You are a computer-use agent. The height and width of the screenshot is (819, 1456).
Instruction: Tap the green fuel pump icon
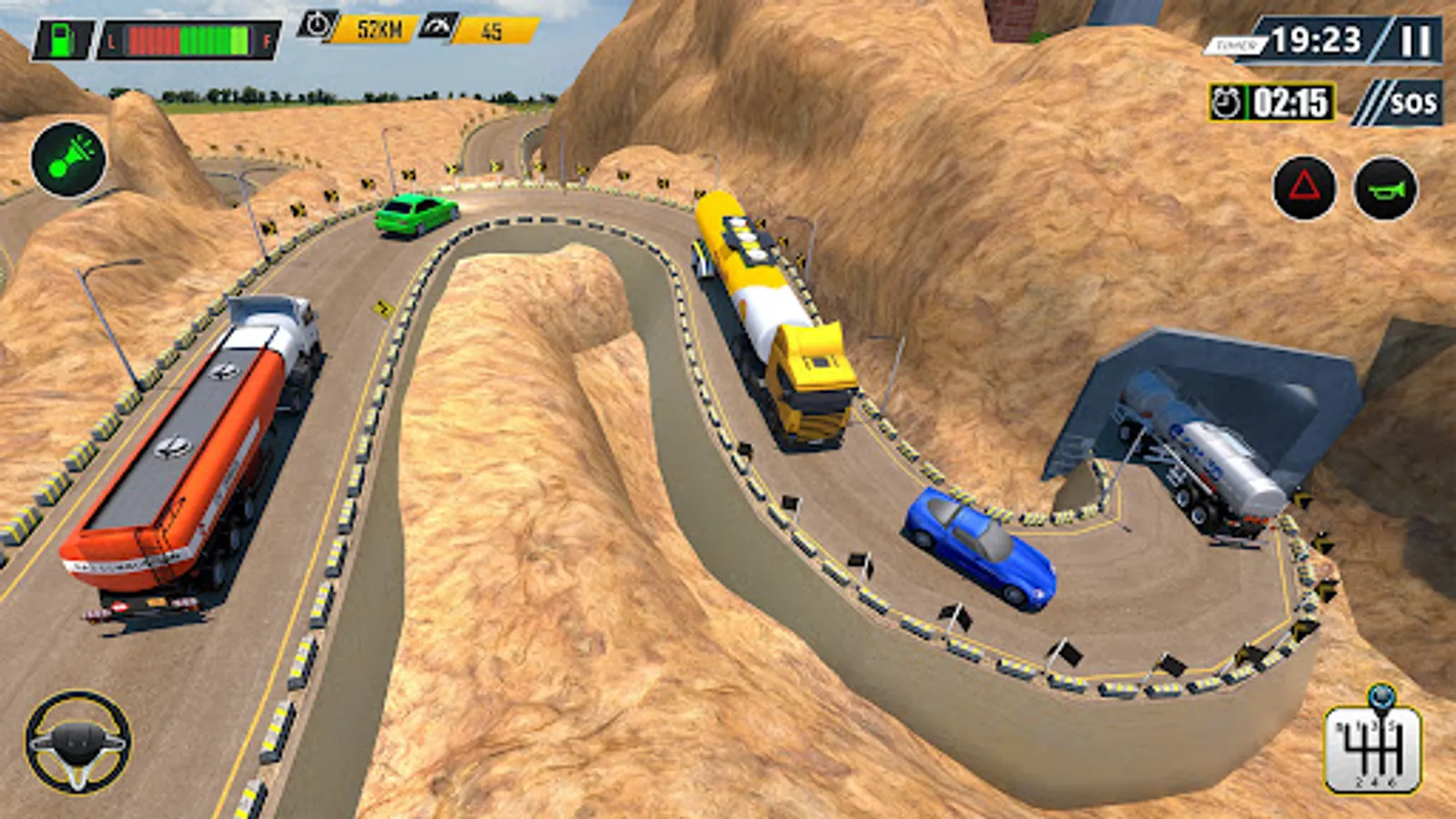point(62,41)
